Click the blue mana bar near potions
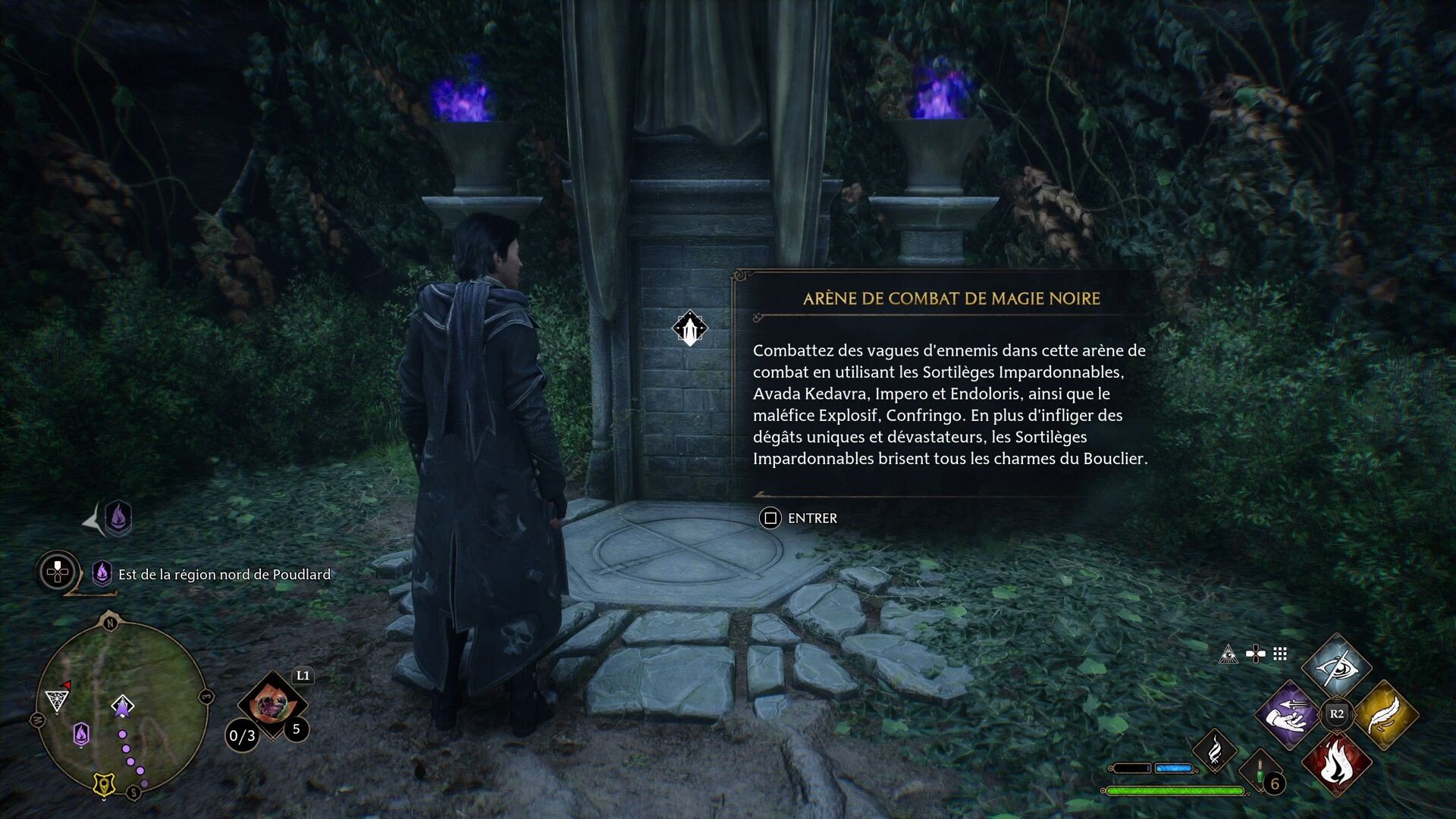 [1174, 767]
